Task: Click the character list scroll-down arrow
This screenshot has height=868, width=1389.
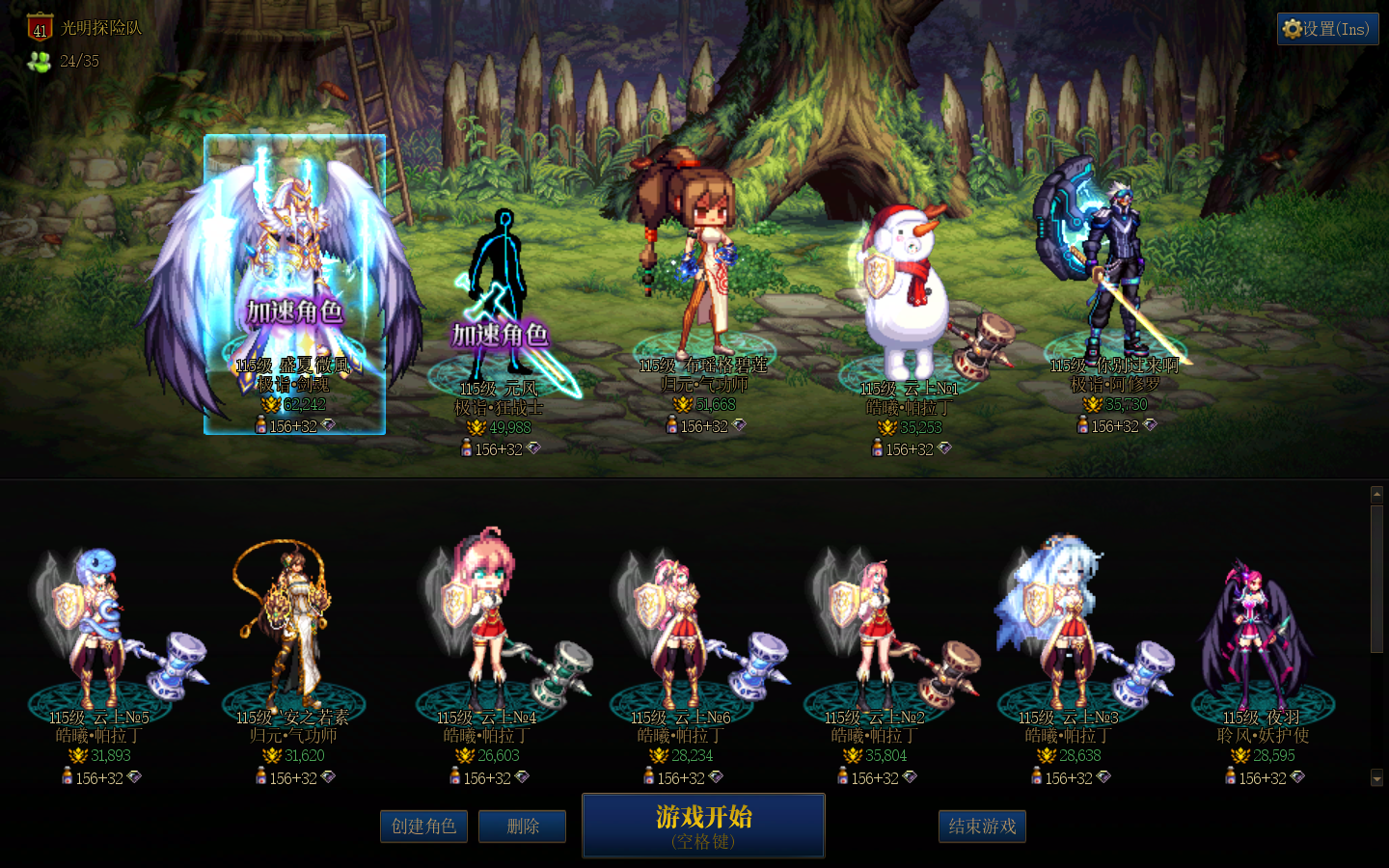Action: [1376, 777]
